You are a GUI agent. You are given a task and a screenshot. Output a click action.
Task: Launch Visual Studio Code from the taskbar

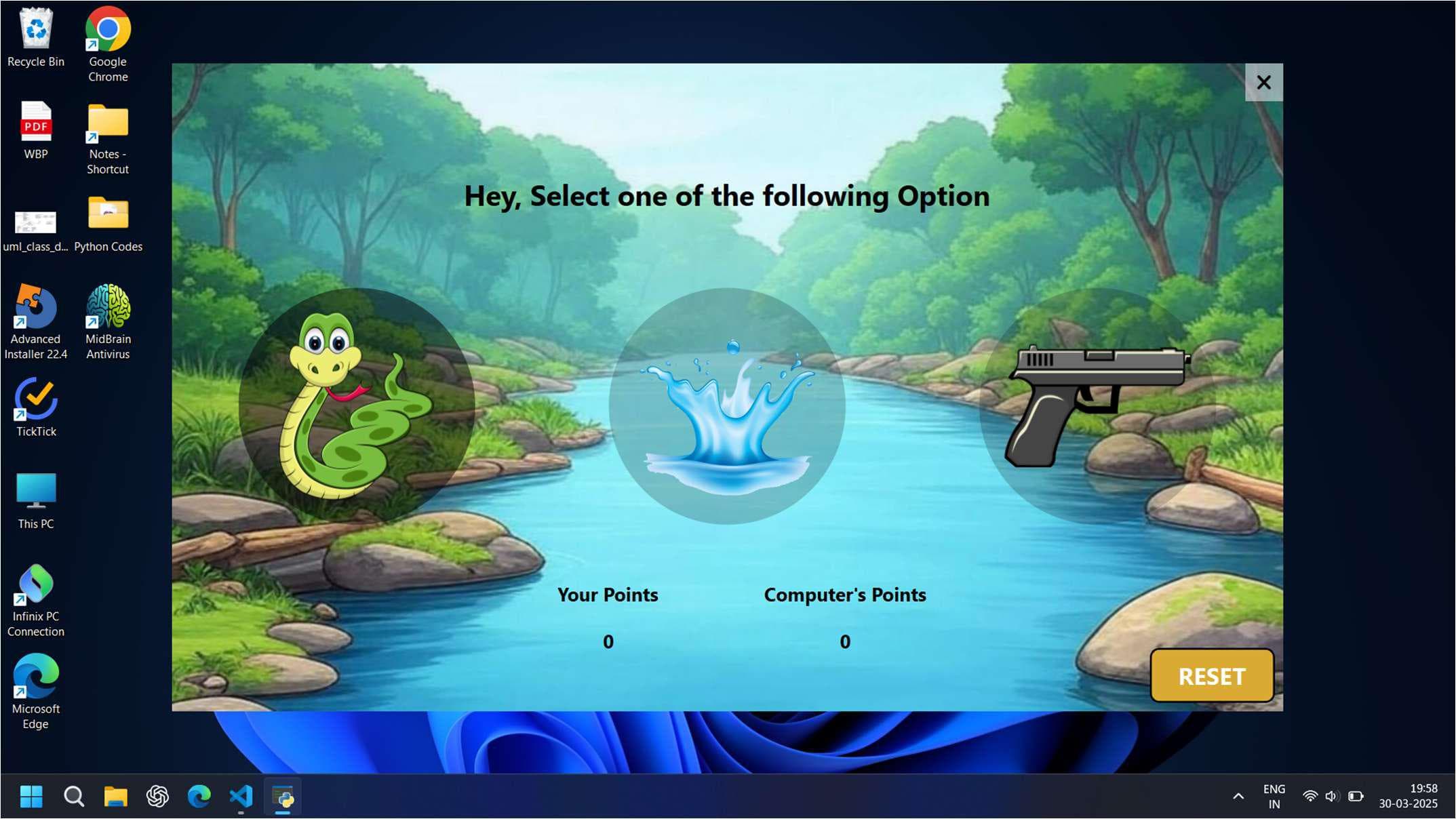241,797
